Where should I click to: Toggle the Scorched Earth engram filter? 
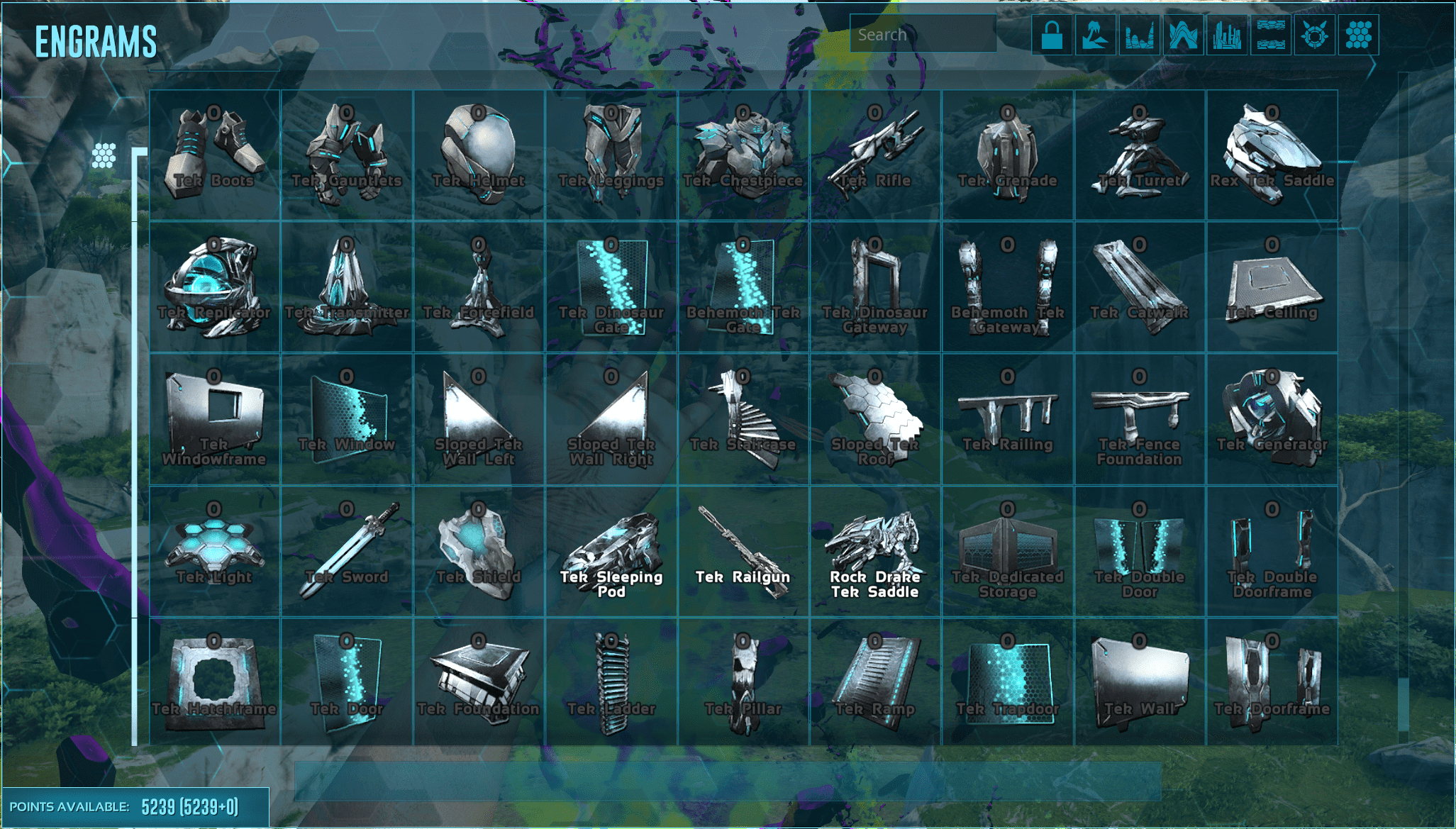pos(1140,35)
